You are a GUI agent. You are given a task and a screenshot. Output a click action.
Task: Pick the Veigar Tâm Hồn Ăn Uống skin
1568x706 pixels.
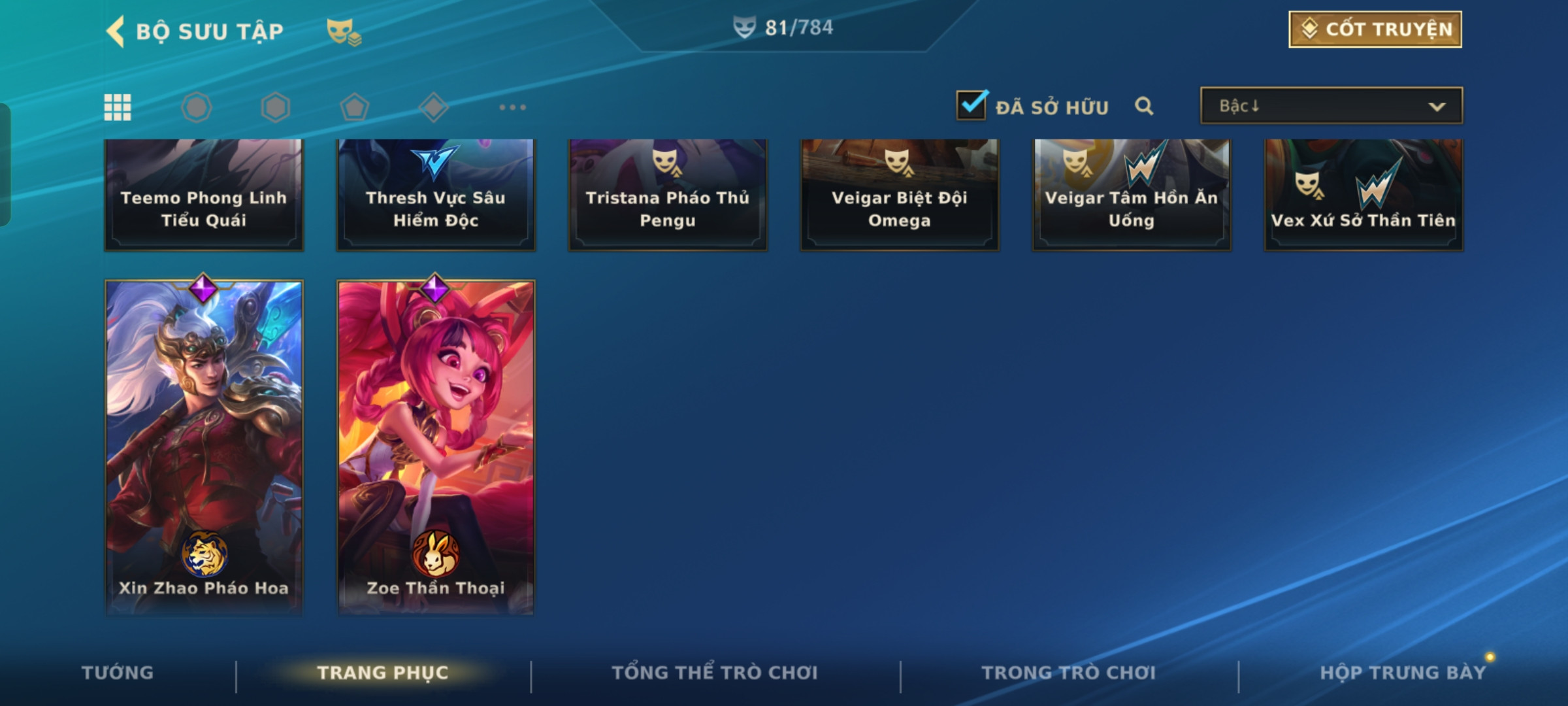pos(1131,195)
